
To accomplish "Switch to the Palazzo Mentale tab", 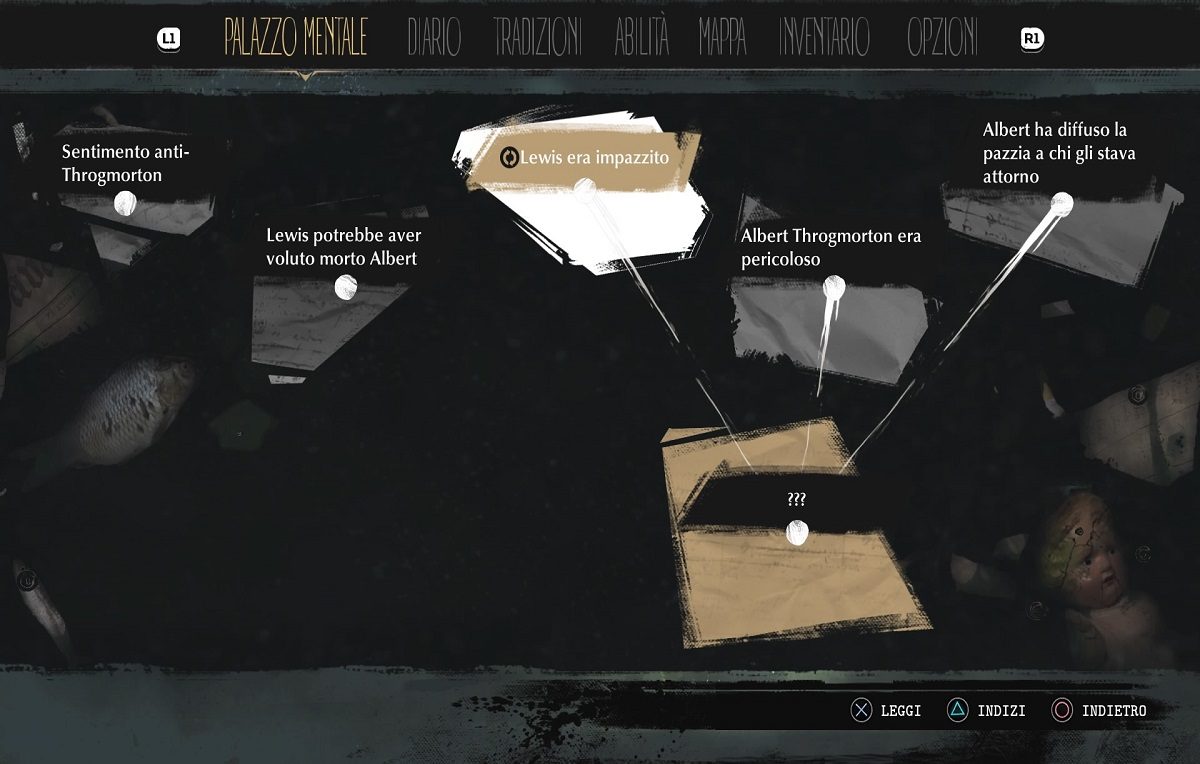I will [295, 38].
